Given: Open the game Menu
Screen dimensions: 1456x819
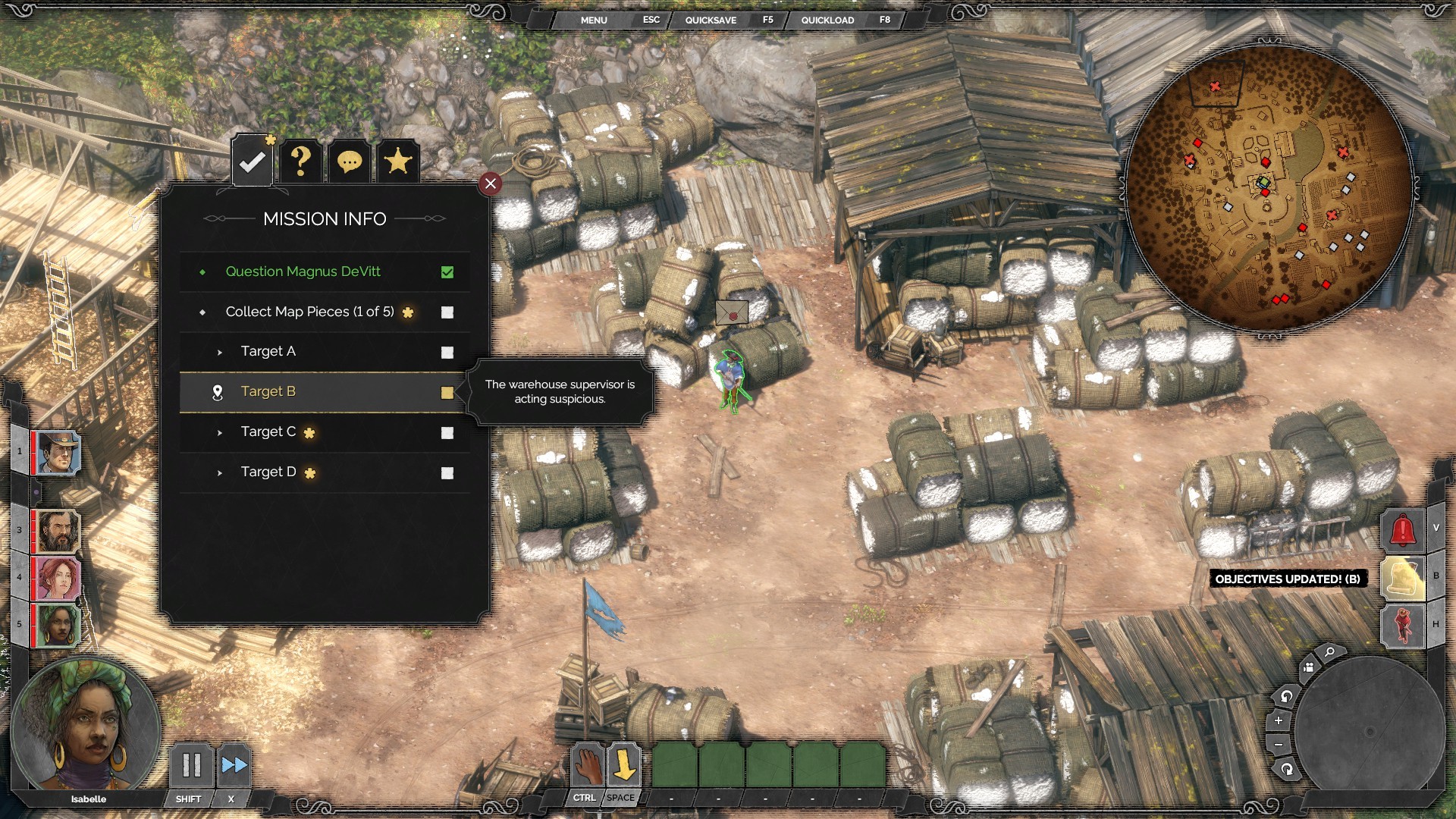Looking at the screenshot, I should pyautogui.click(x=594, y=20).
